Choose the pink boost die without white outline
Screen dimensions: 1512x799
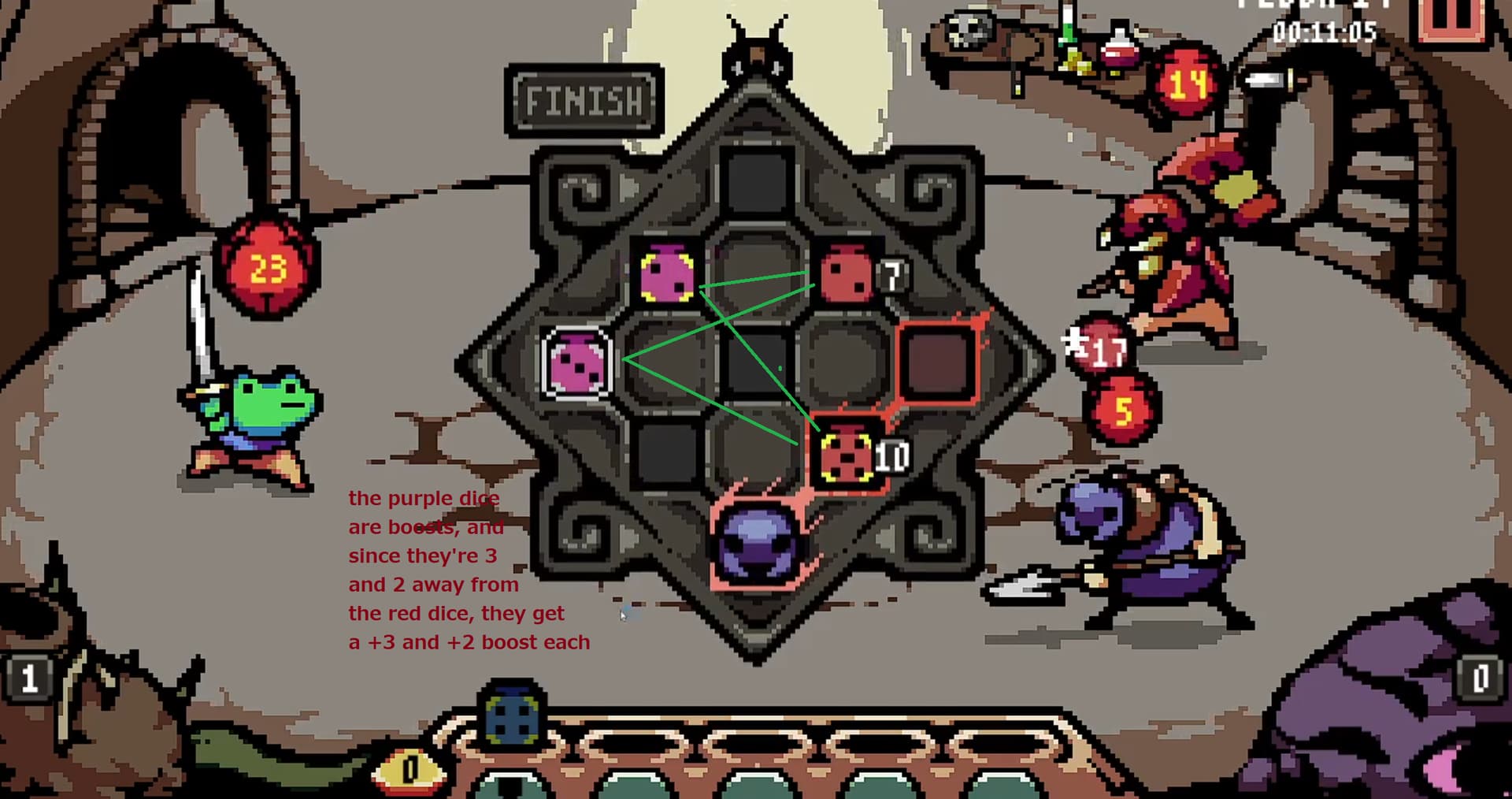[666, 273]
